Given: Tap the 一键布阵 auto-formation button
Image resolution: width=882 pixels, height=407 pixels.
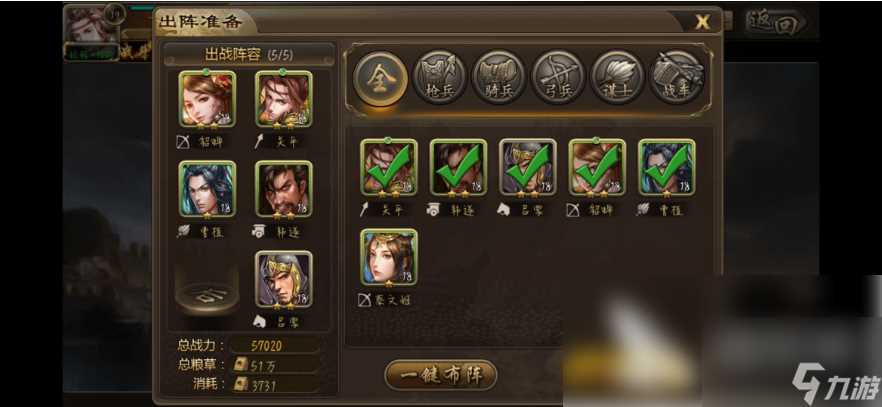Looking at the screenshot, I should [x=440, y=374].
